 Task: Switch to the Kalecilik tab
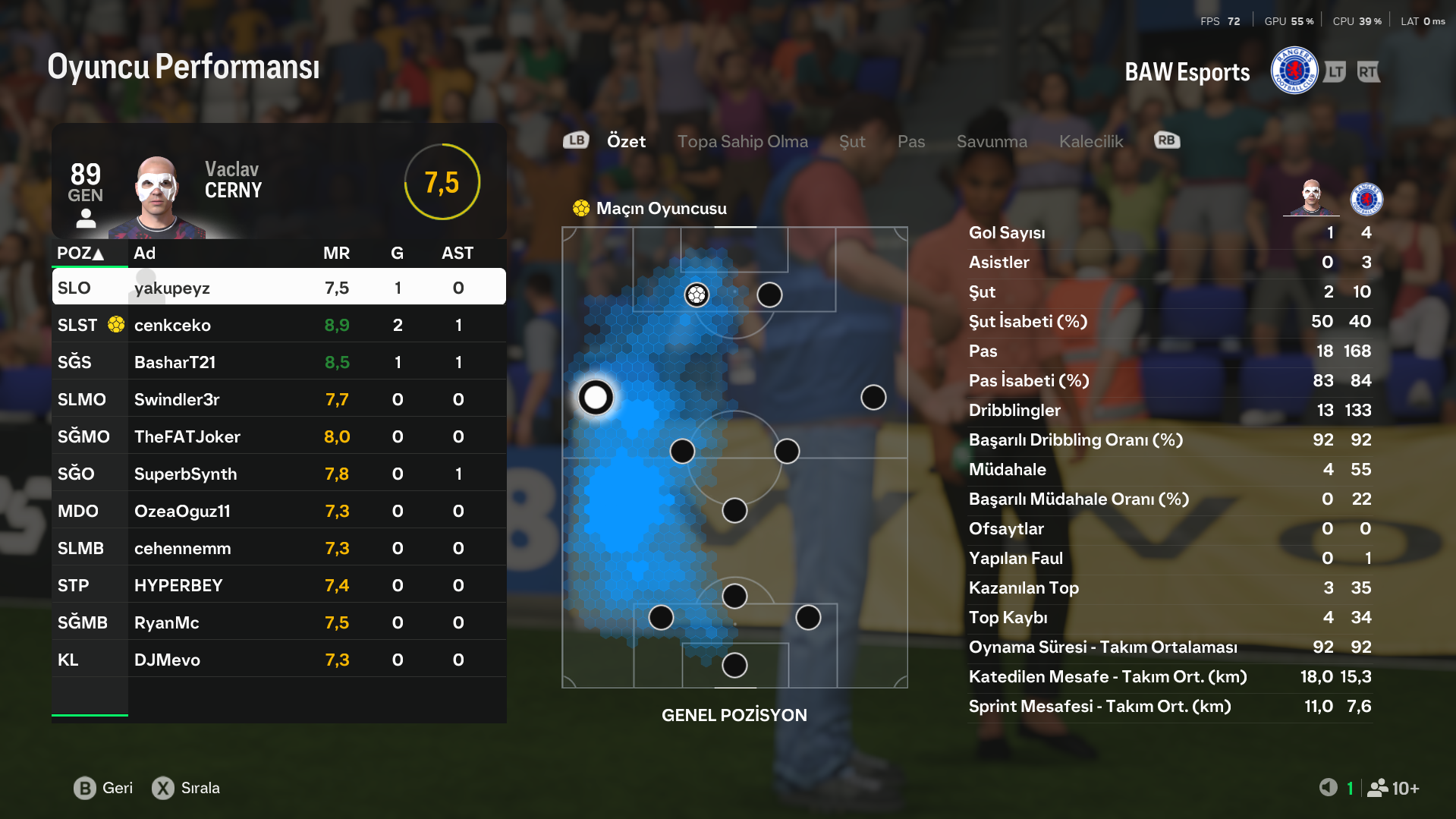(x=1090, y=141)
